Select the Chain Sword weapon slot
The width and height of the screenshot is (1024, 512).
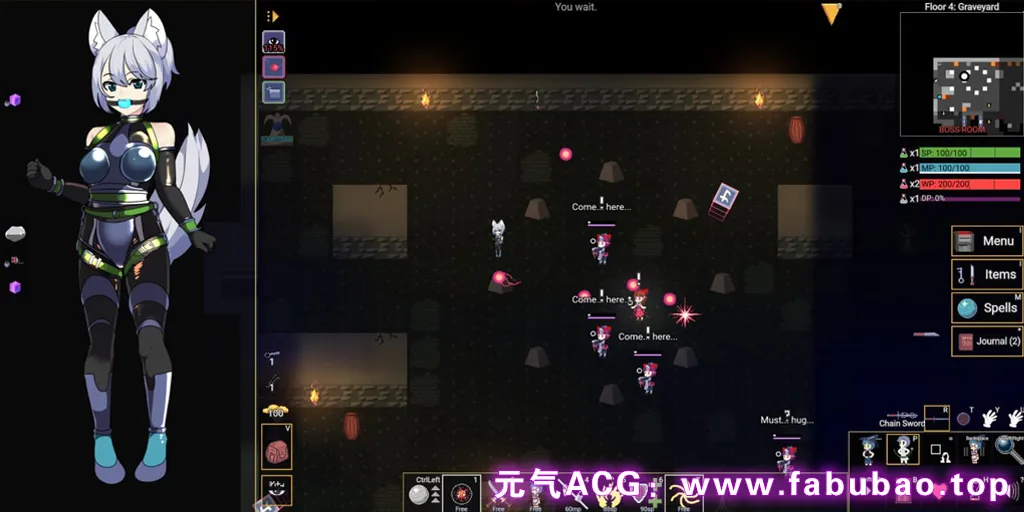(x=936, y=416)
